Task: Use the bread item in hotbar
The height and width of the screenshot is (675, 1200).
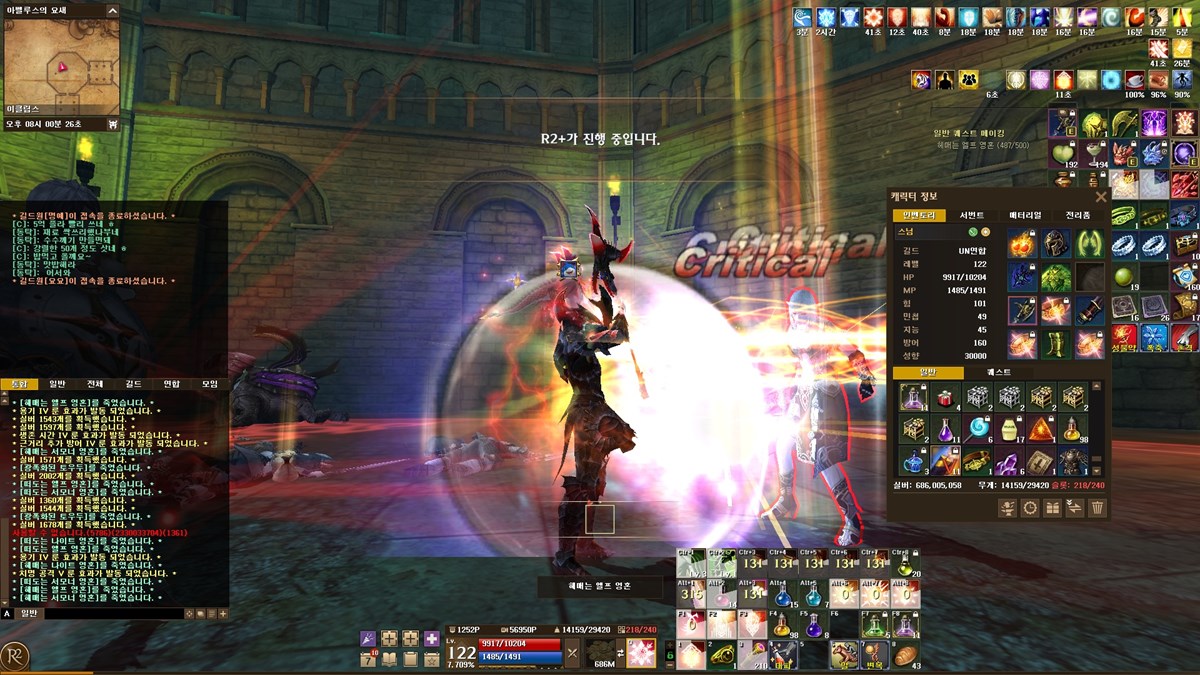Action: (904, 655)
